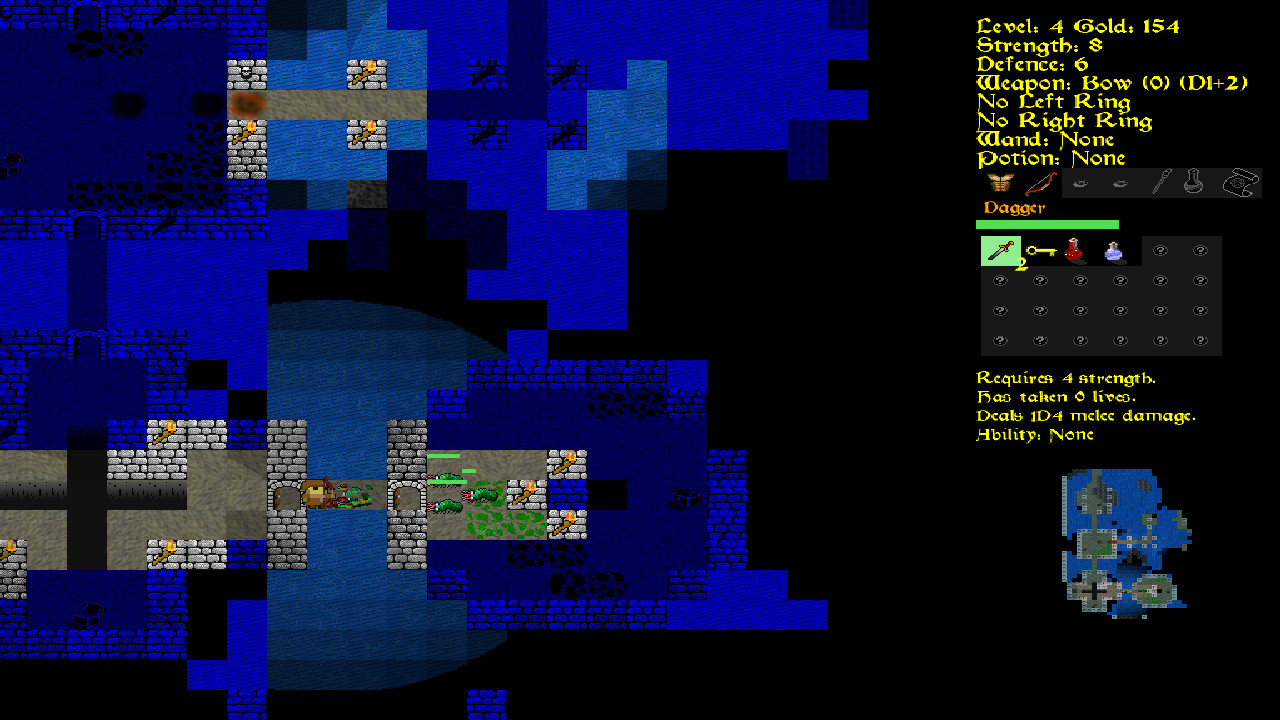The width and height of the screenshot is (1280, 720).
Task: Click the empty right ring slot
Action: 1120,183
